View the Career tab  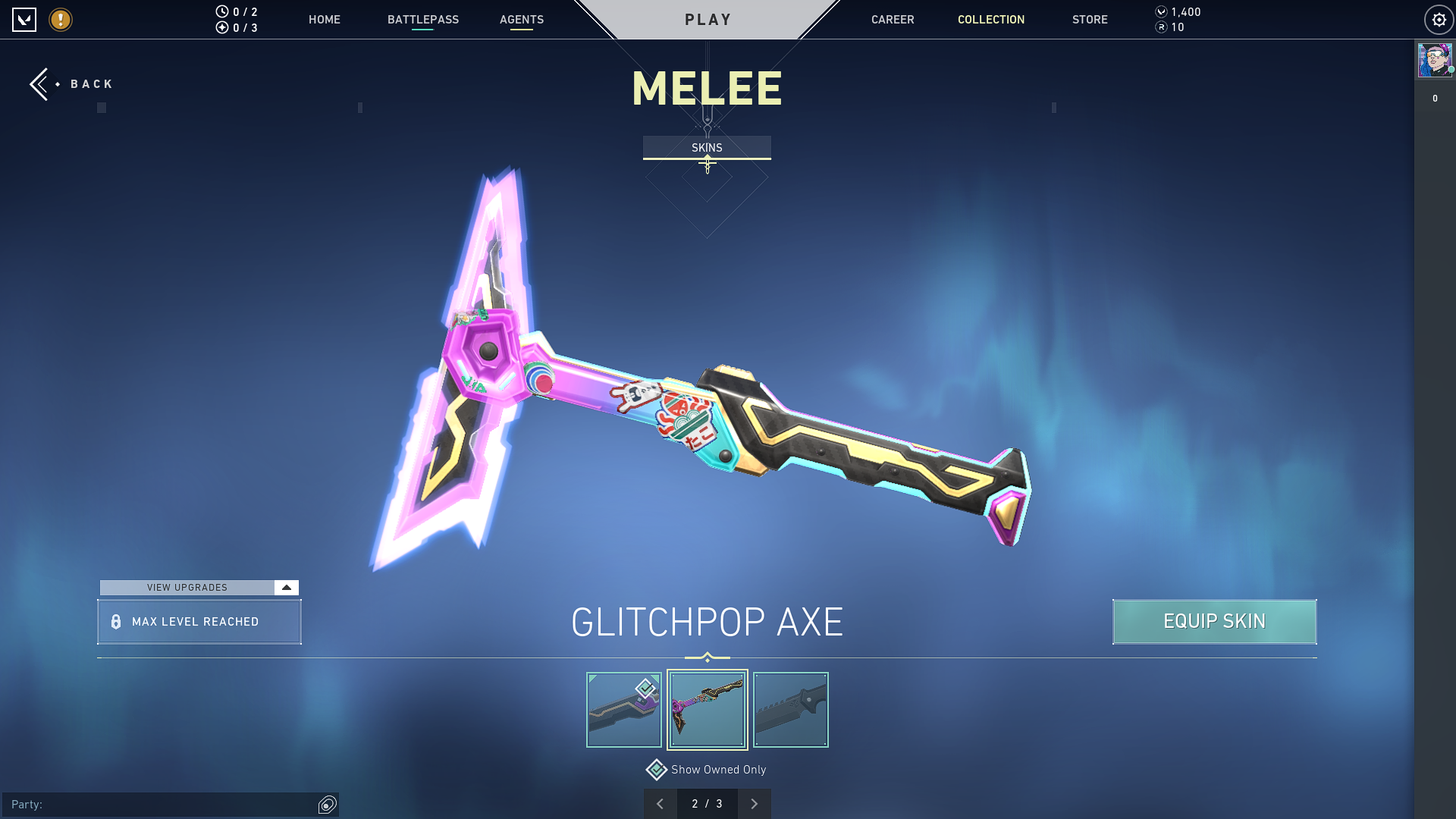coord(893,20)
